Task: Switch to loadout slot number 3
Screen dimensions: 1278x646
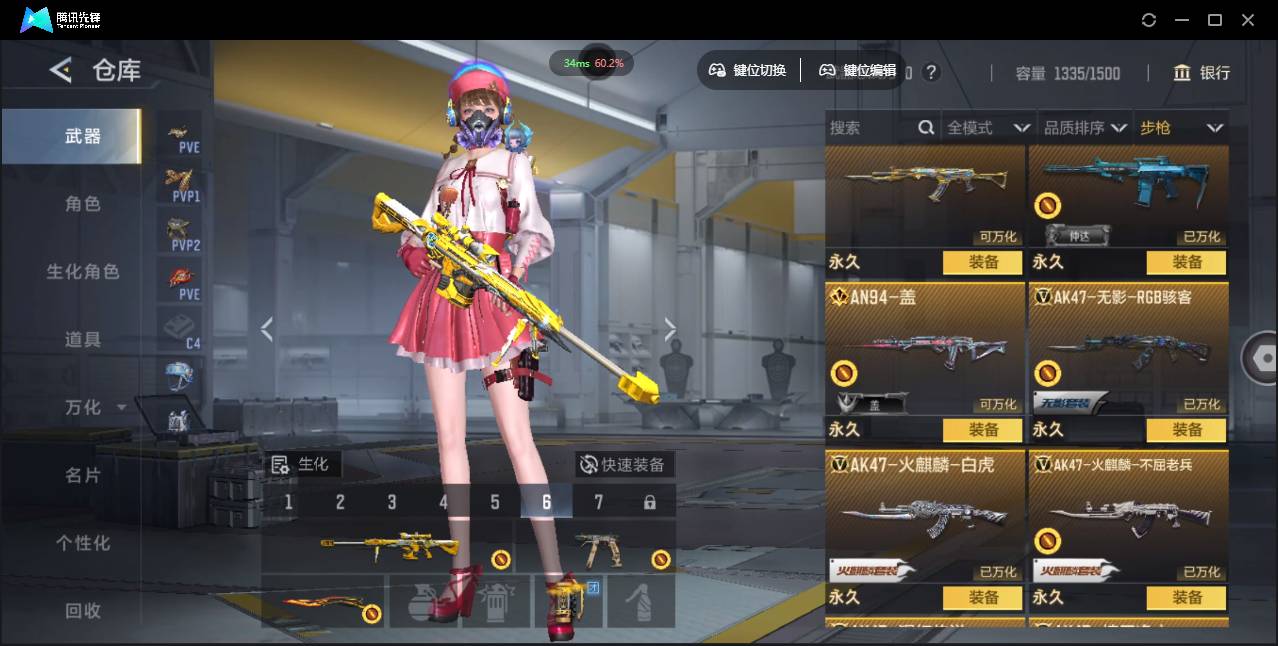Action: coord(392,502)
